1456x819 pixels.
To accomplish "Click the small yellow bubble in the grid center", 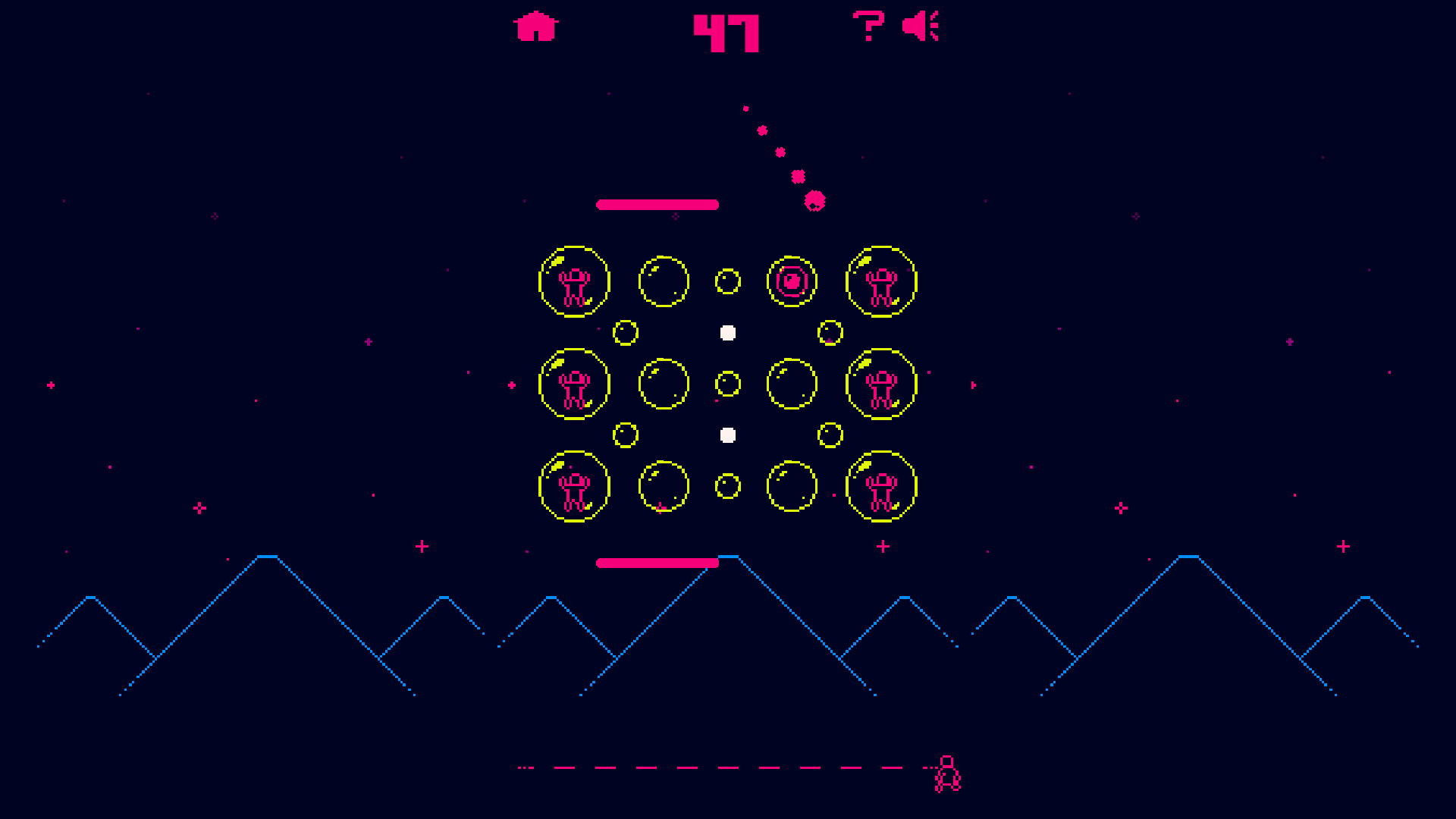I will point(728,383).
